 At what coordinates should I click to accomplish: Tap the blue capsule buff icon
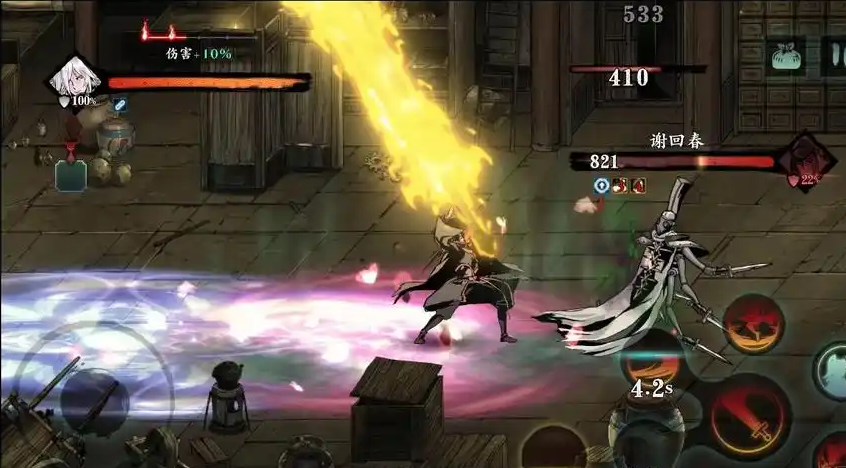click(x=120, y=103)
